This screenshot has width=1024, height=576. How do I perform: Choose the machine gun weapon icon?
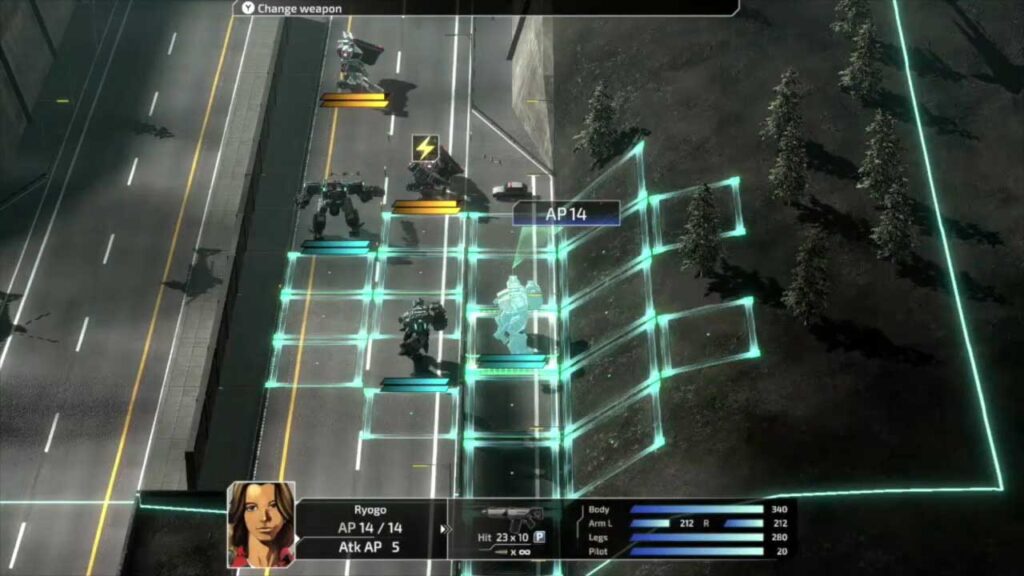click(x=510, y=517)
